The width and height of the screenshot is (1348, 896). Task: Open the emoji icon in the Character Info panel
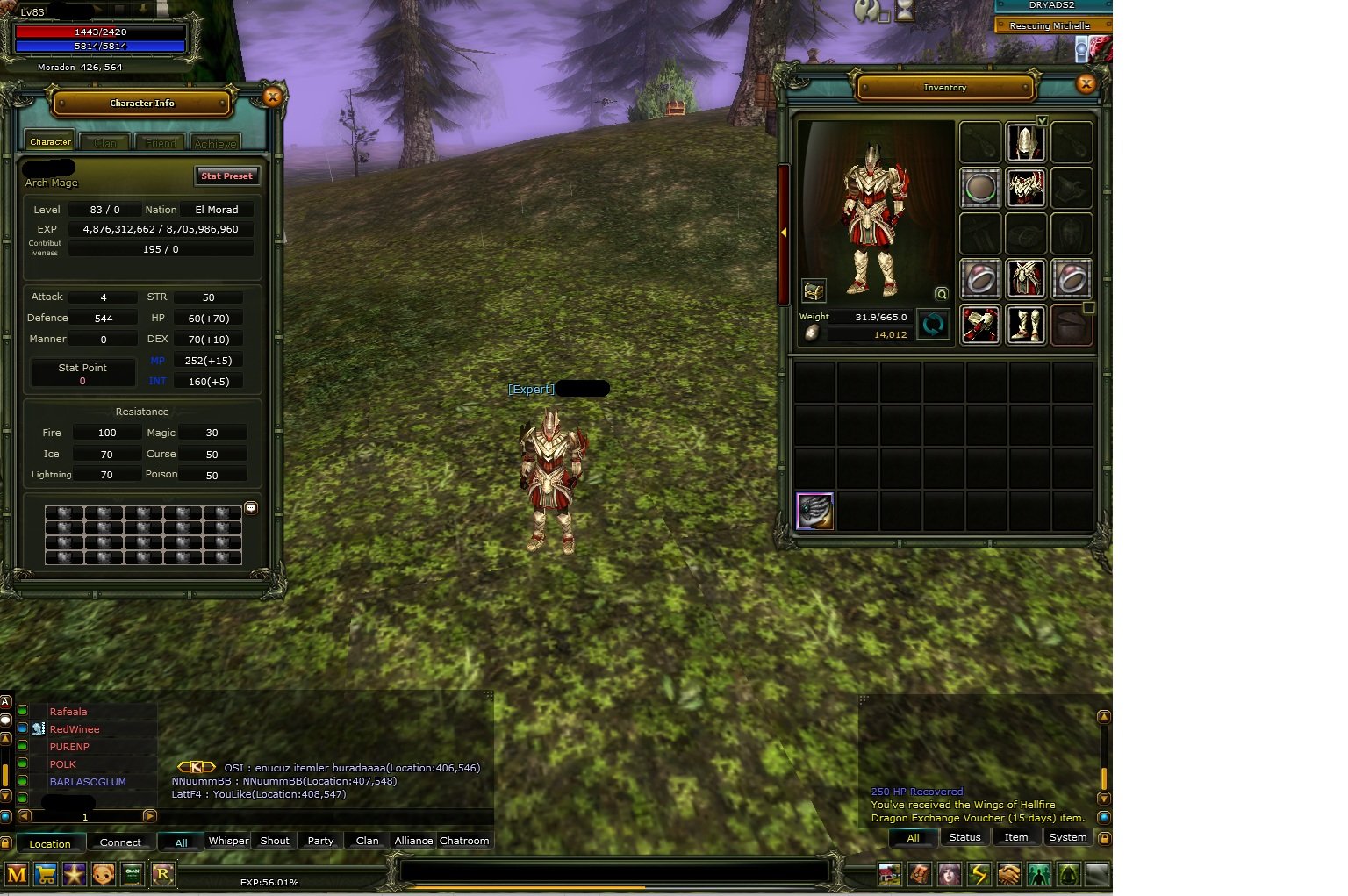click(x=252, y=507)
